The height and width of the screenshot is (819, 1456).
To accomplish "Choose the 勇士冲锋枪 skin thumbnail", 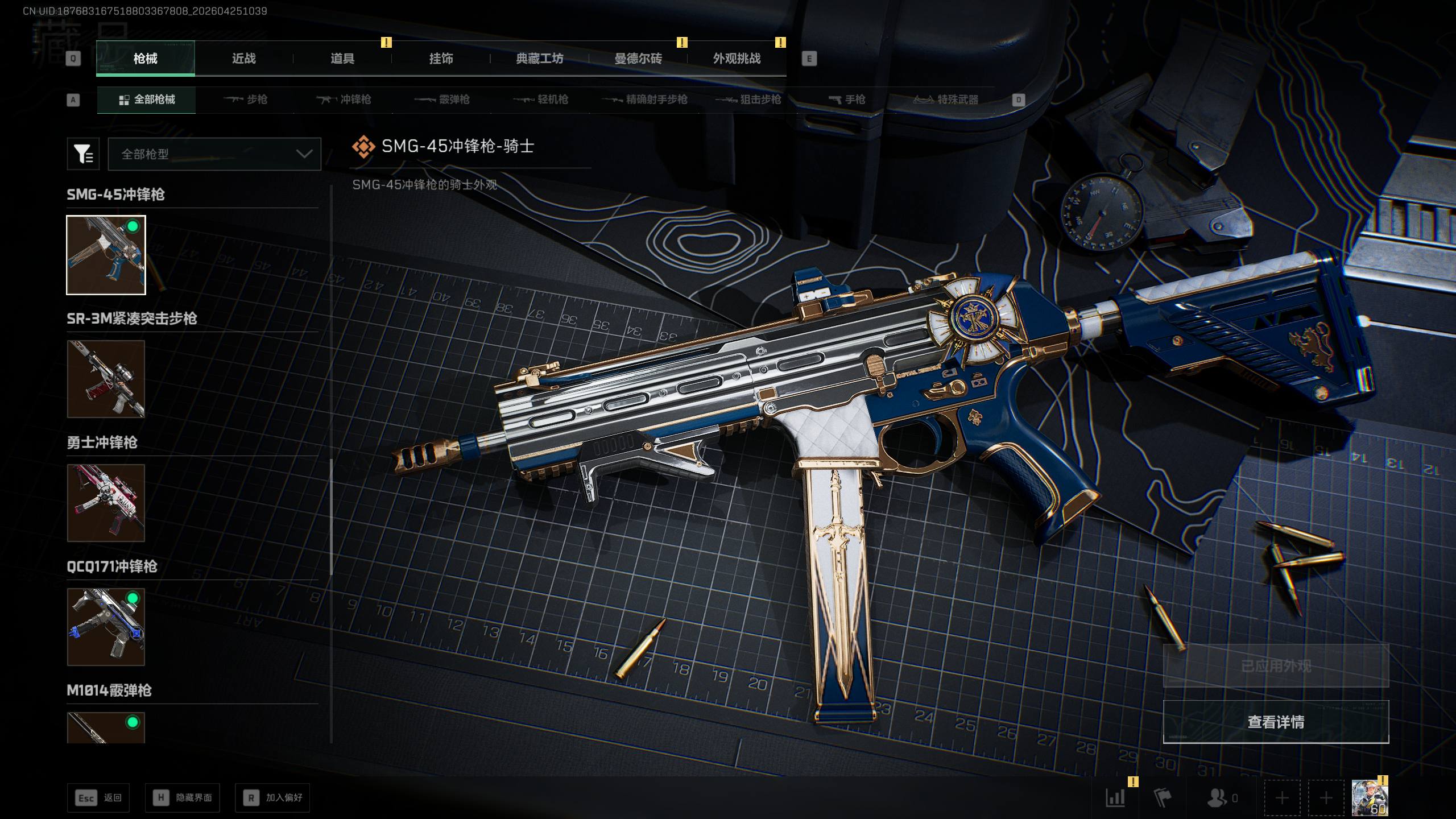I will tap(106, 503).
